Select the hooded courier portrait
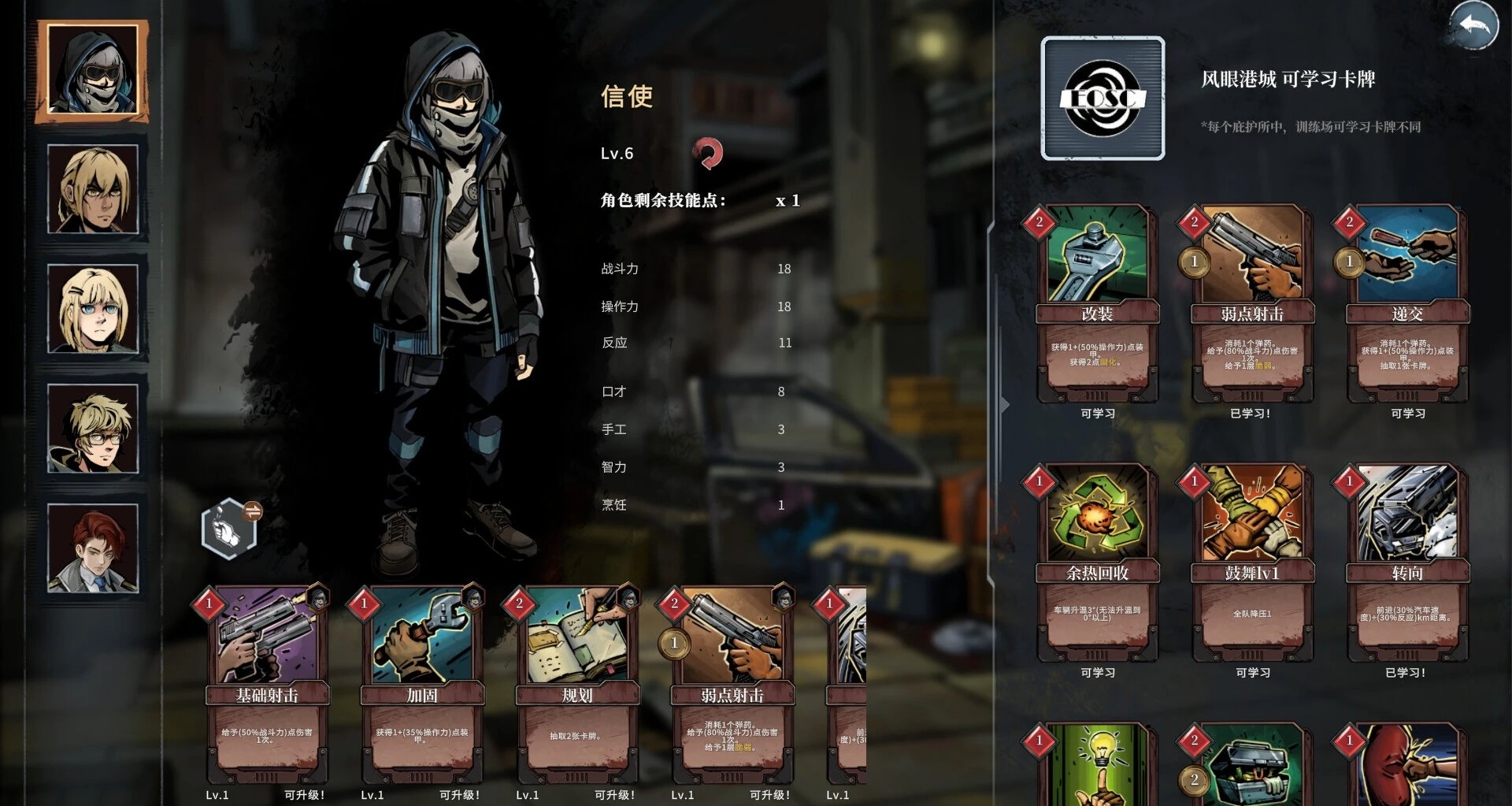The image size is (1512, 806). tap(92, 71)
